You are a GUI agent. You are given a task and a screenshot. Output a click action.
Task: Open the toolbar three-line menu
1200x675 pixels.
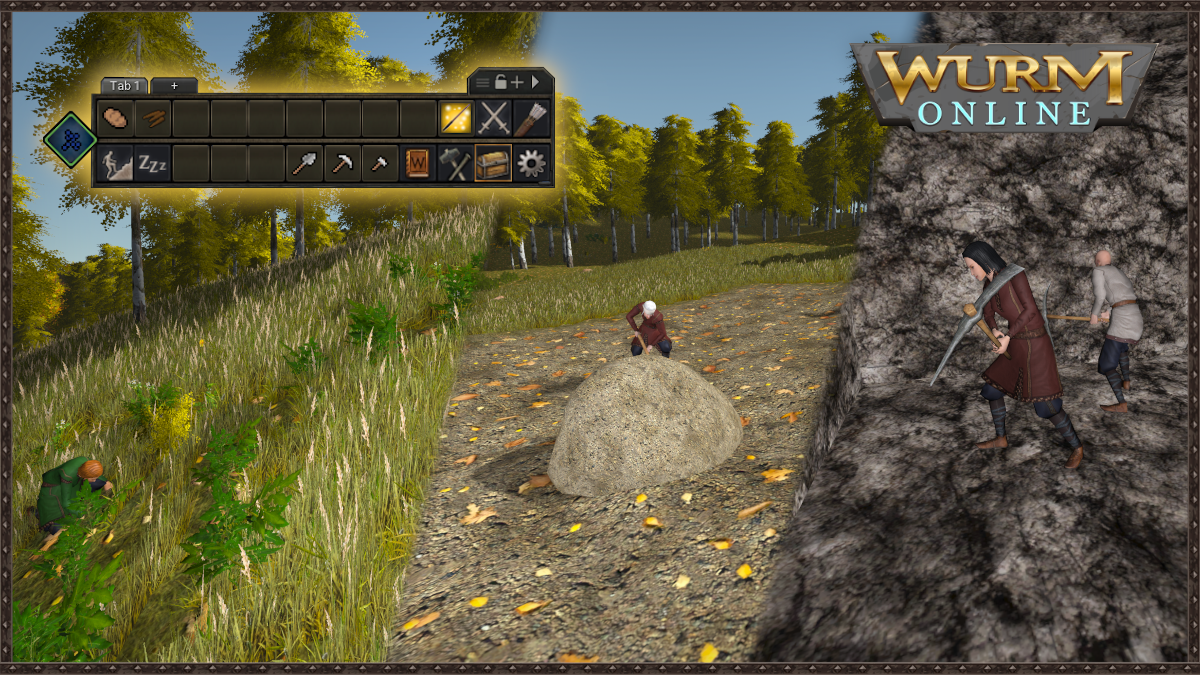(483, 82)
